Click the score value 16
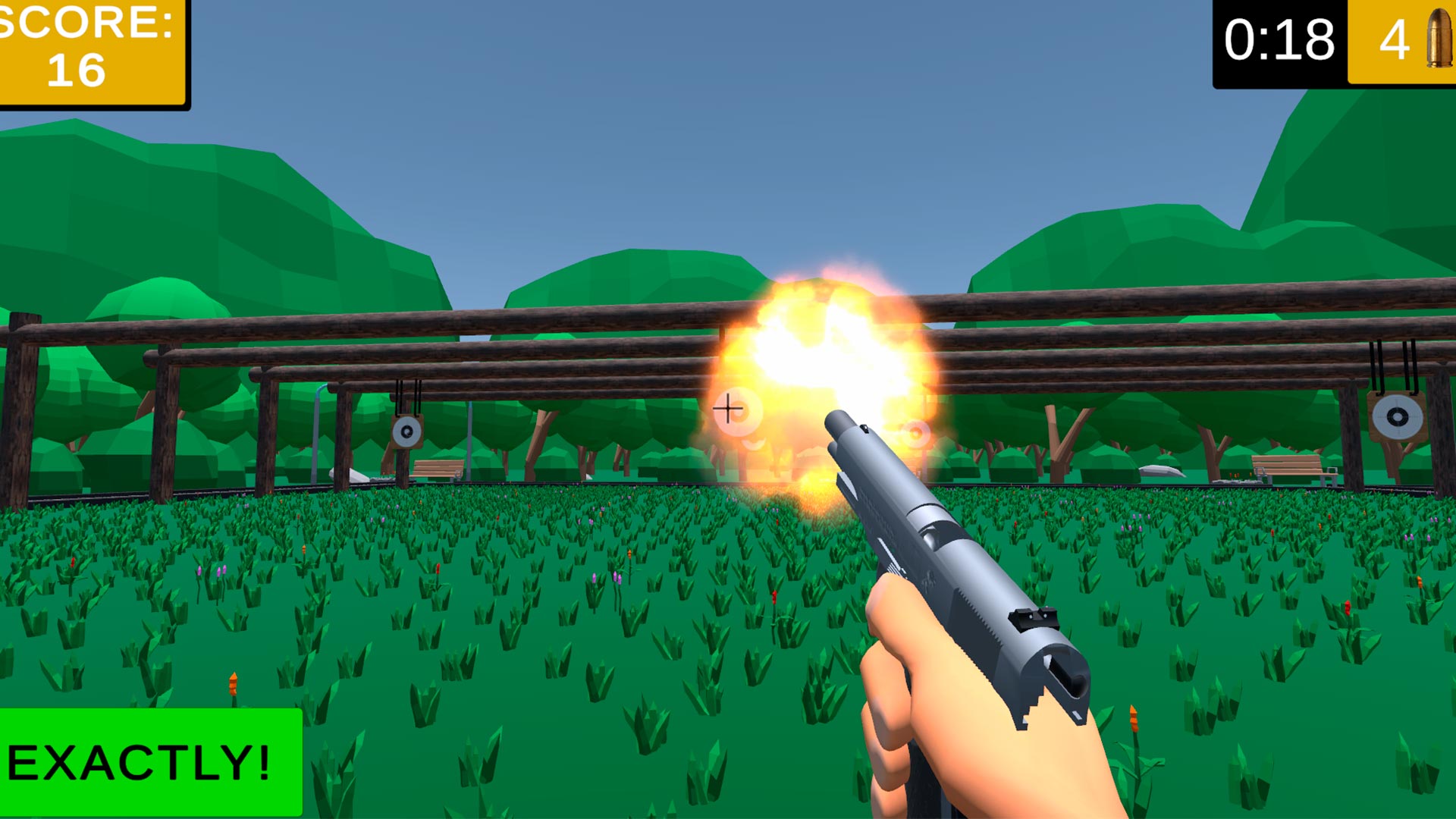Screen dimensions: 1456x819 [76, 70]
